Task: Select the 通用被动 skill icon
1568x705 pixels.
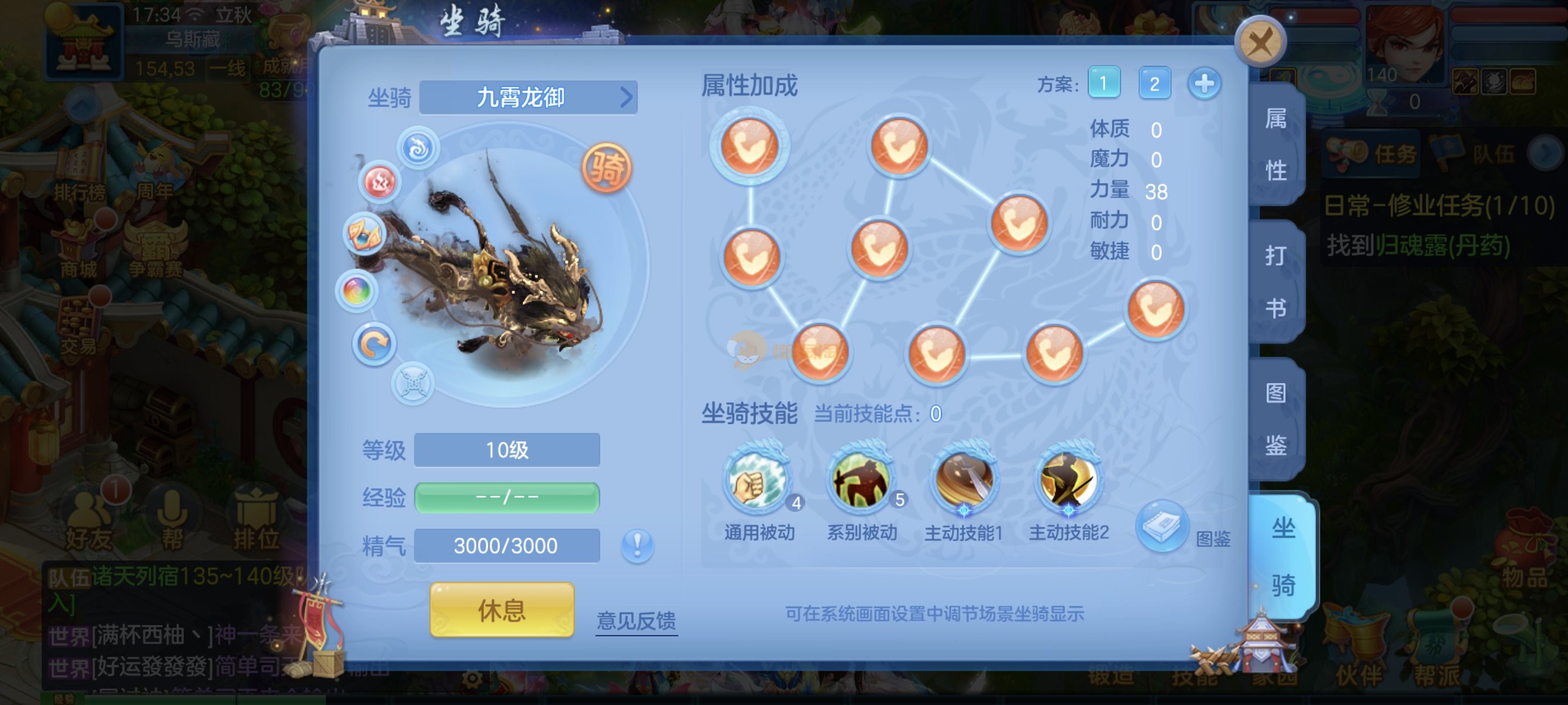Action: pos(758,481)
